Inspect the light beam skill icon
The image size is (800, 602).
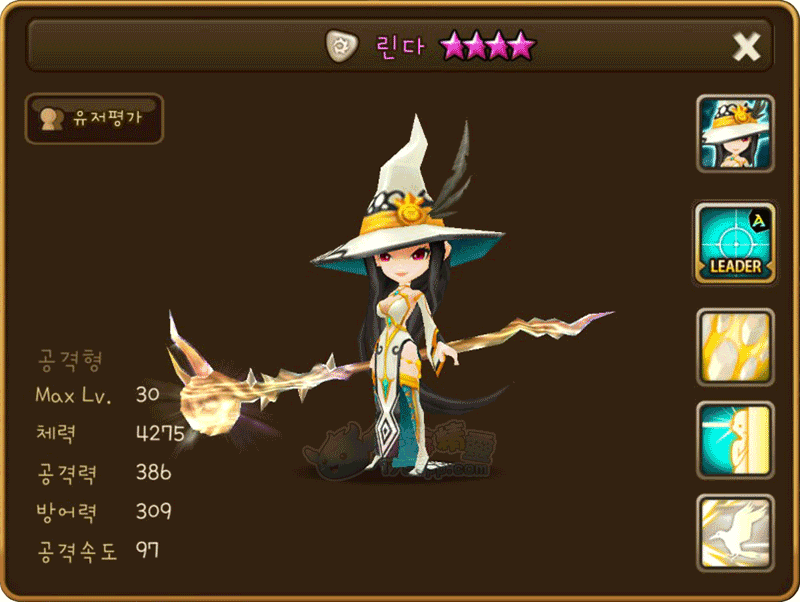click(x=735, y=439)
